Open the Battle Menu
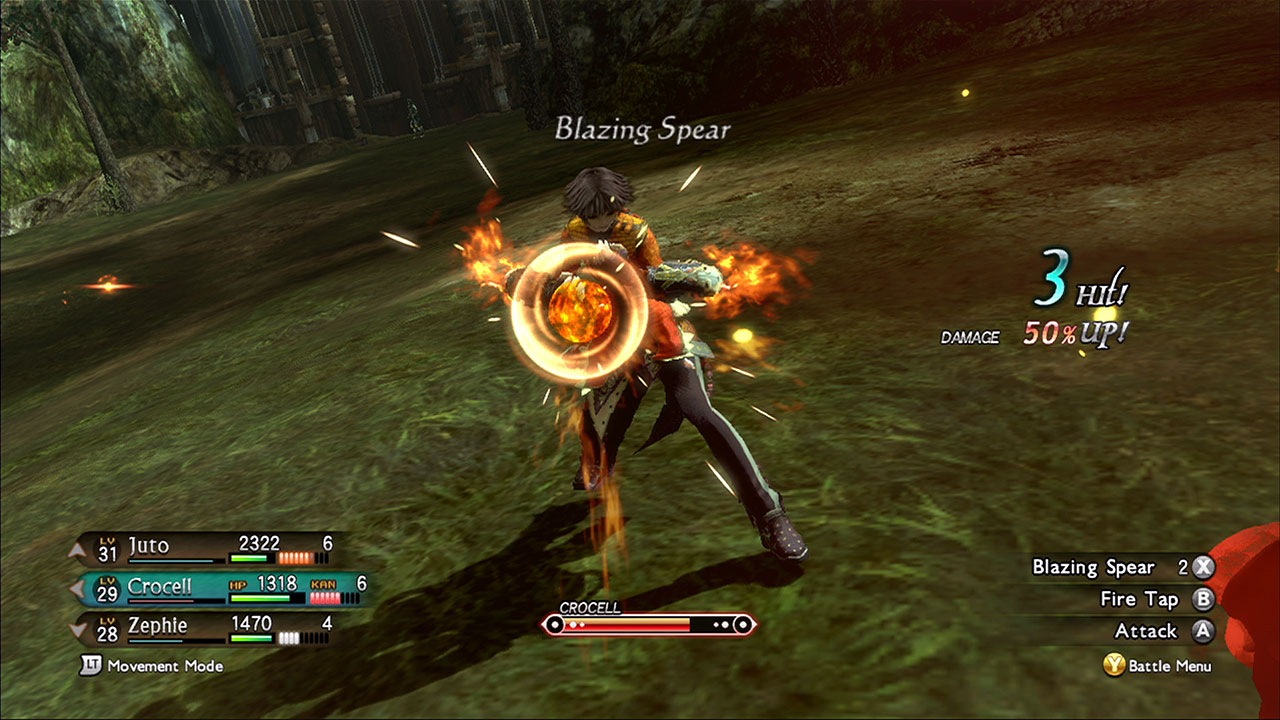Screen dimensions: 1280x720 (x=1158, y=665)
